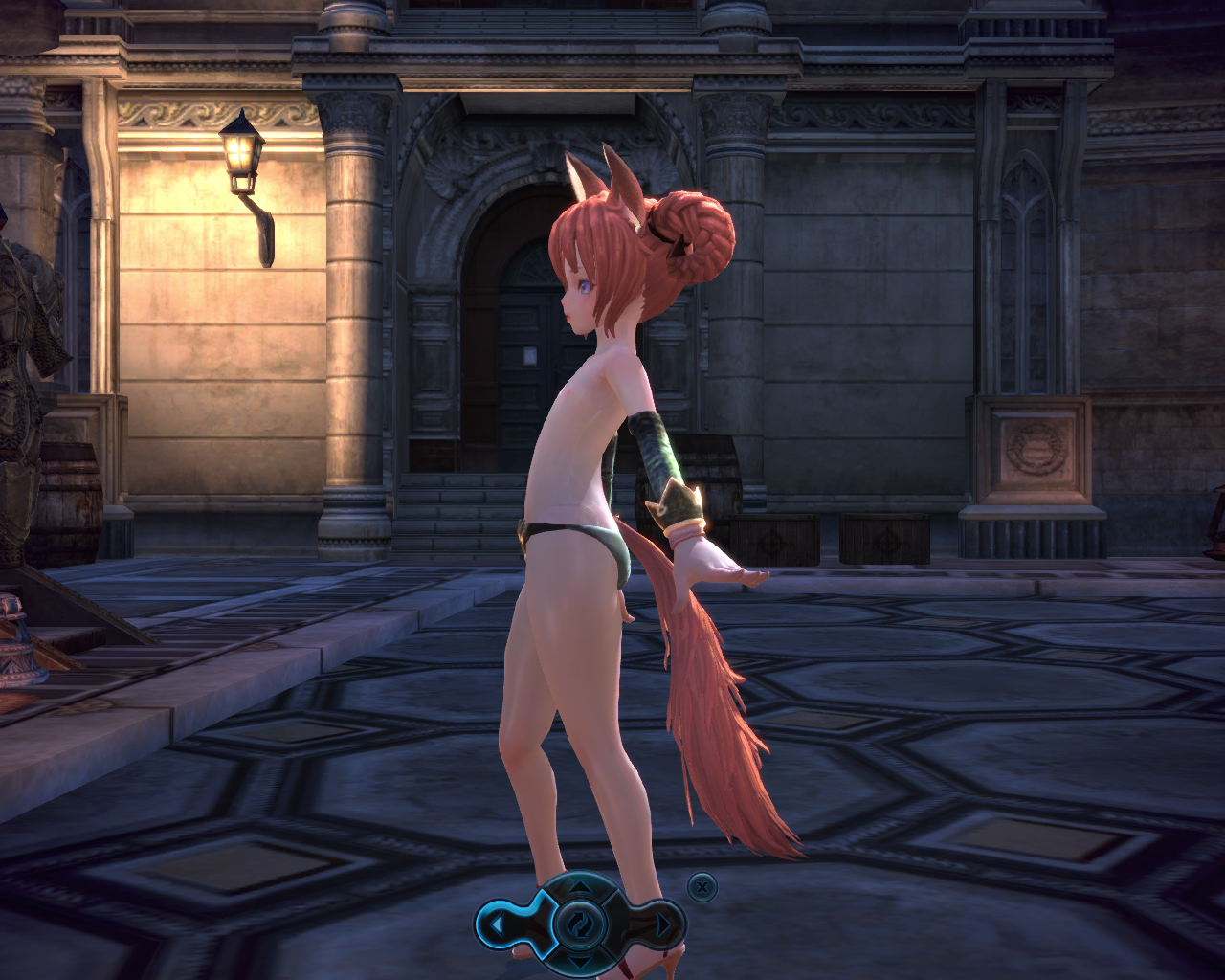Reset the view with the circular arrows button
This screenshot has width=1225, height=980.
(580, 924)
